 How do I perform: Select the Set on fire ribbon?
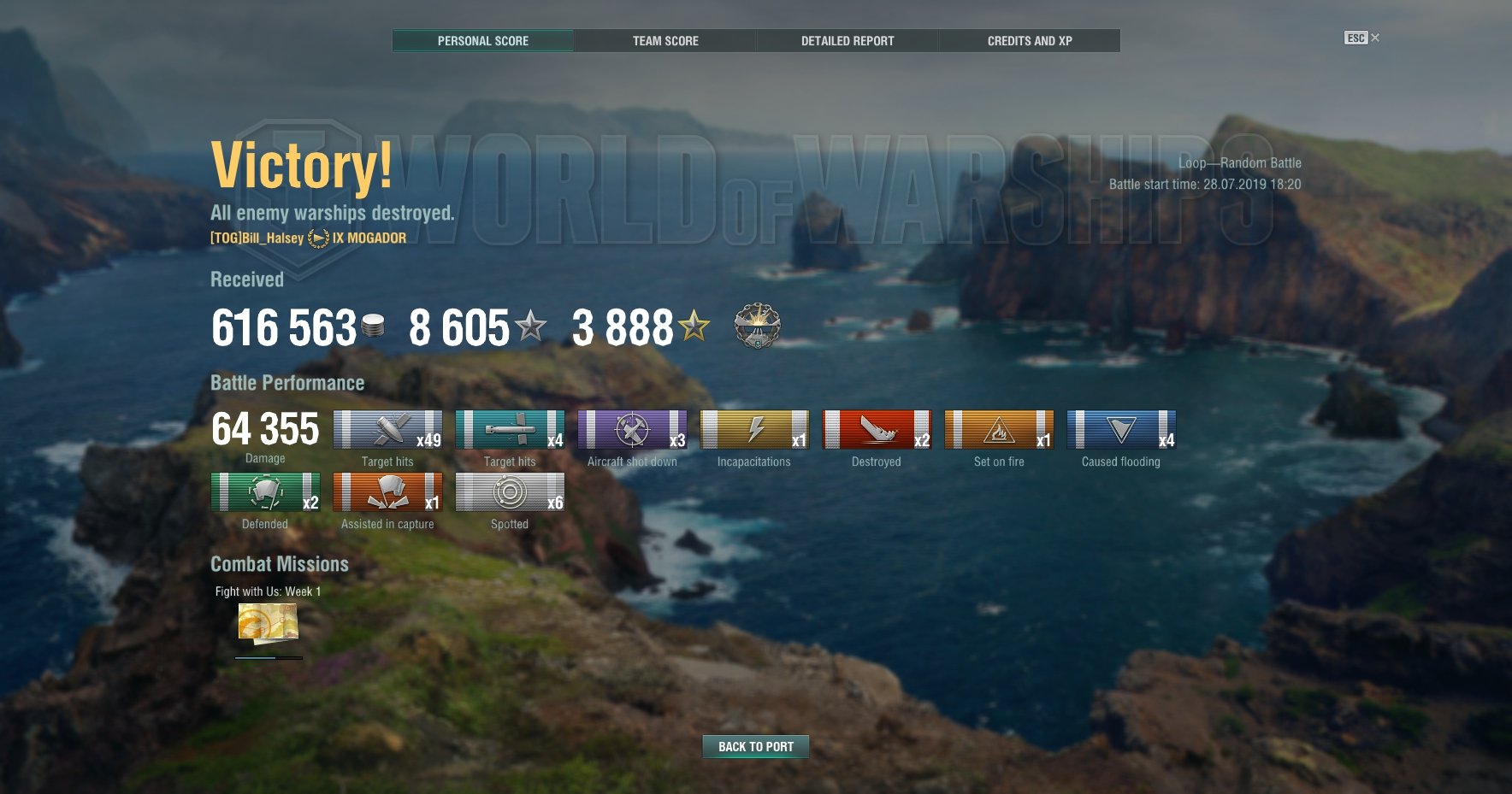click(999, 430)
